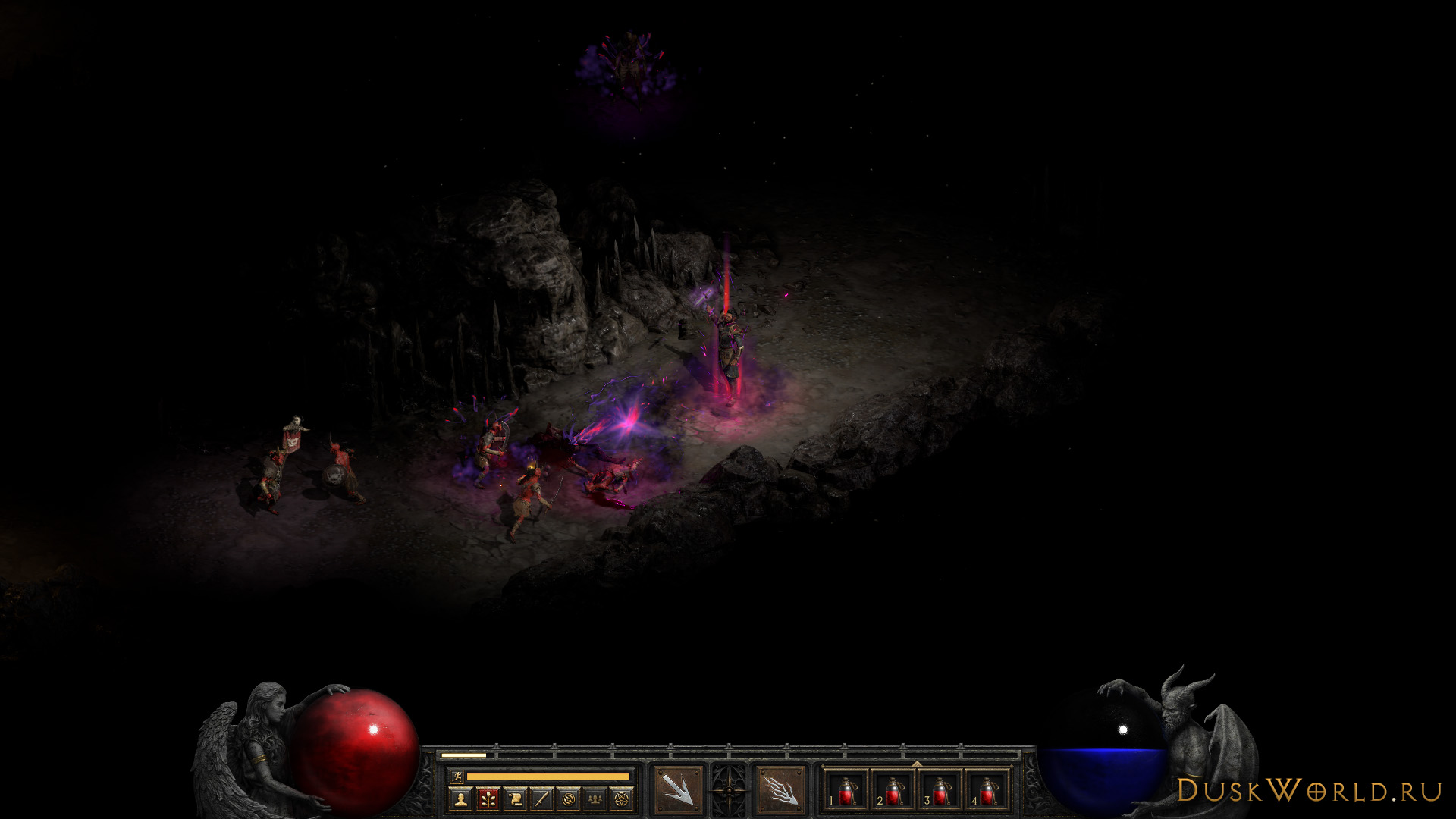Open the inventory sword icon
Viewport: 1456px width, 819px height.
541,799
